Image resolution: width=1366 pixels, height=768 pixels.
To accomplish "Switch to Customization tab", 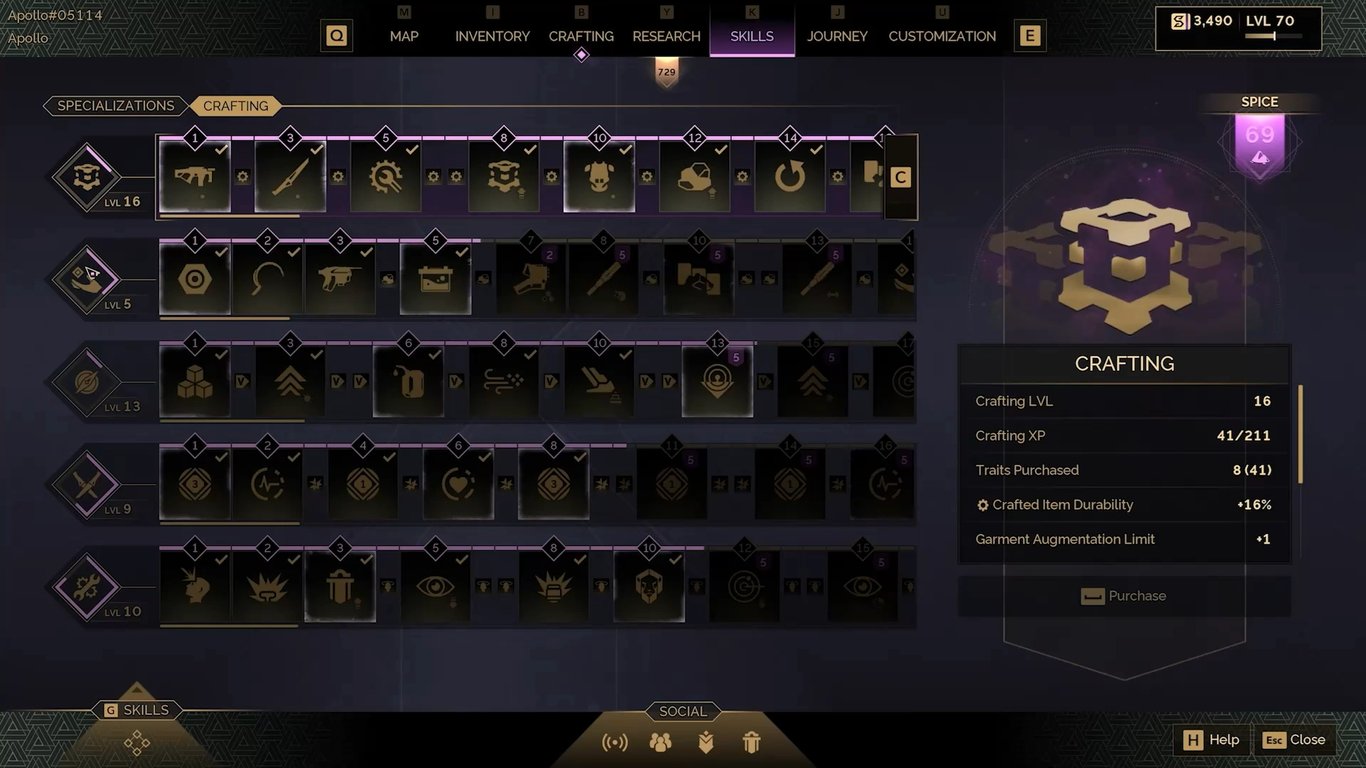I will point(942,36).
